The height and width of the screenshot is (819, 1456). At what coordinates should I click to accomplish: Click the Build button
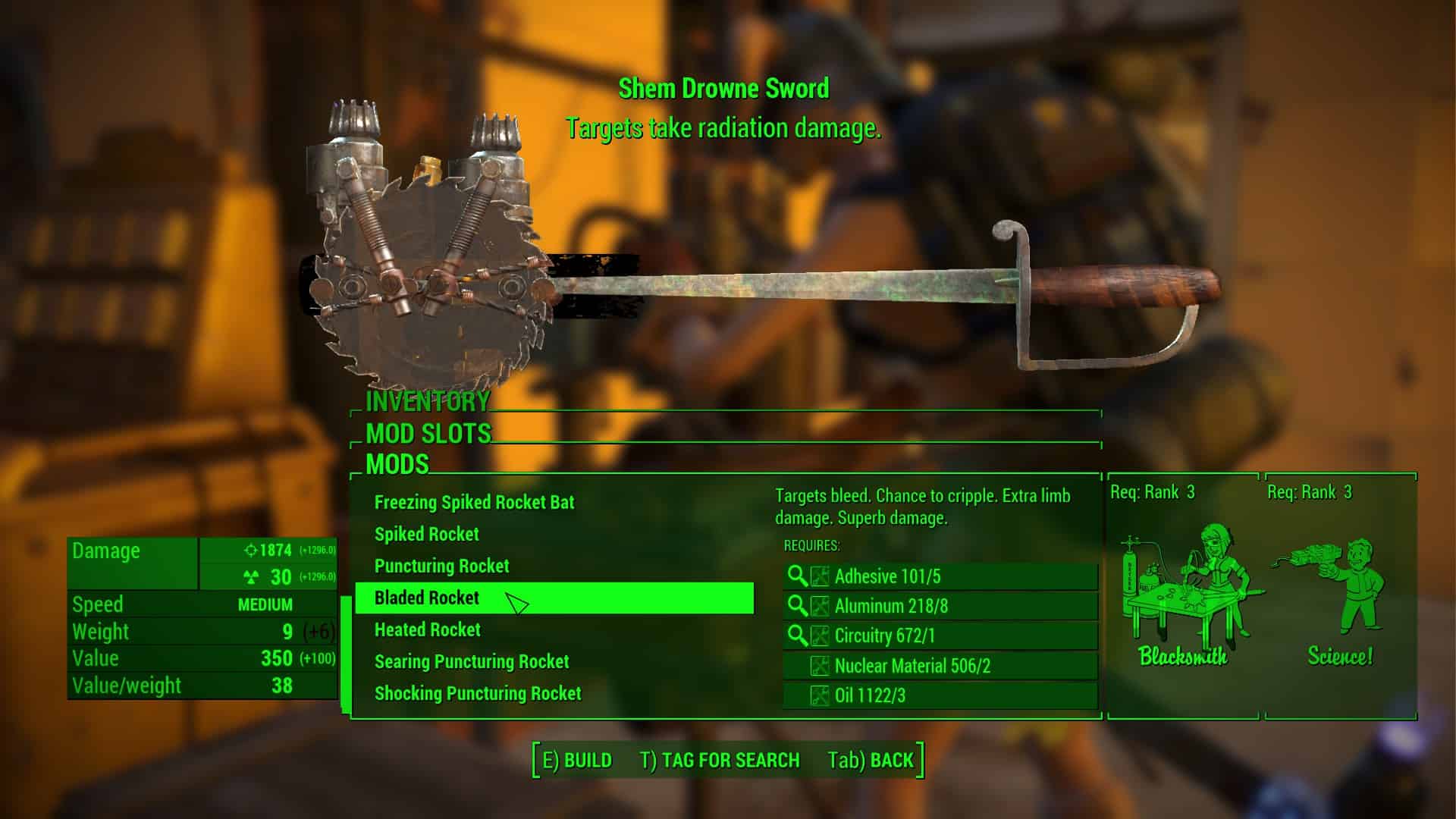tap(577, 761)
